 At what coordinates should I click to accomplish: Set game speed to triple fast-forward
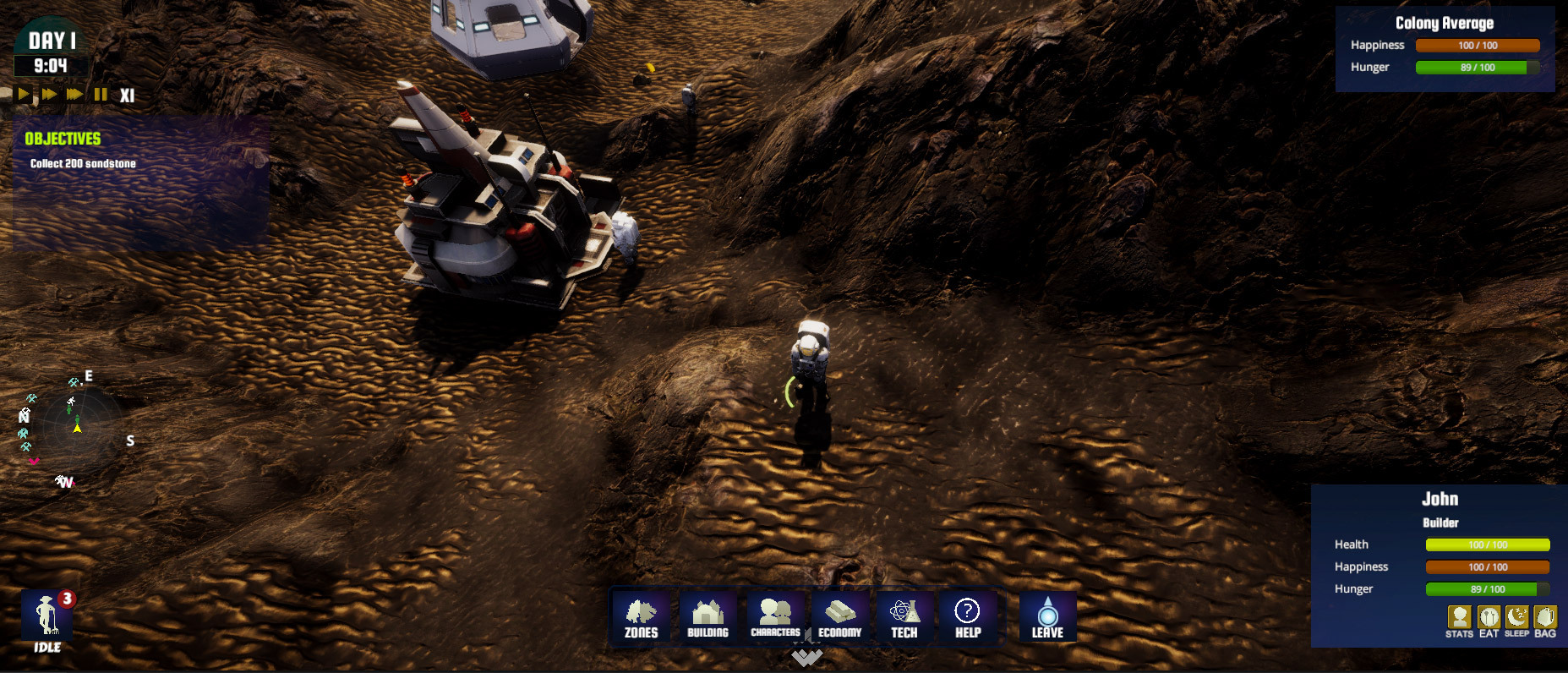75,94
